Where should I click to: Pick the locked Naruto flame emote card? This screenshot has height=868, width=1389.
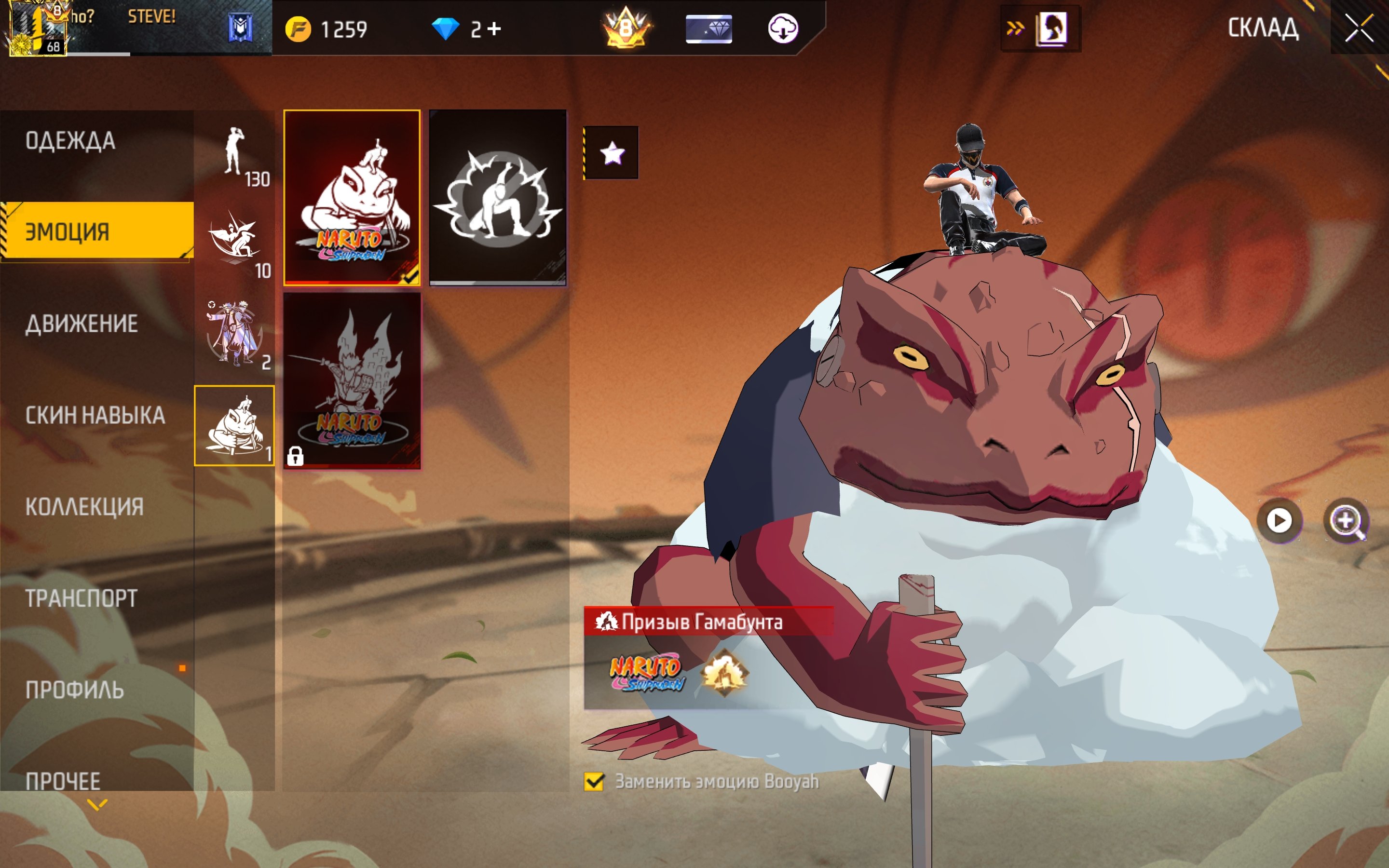pos(352,380)
